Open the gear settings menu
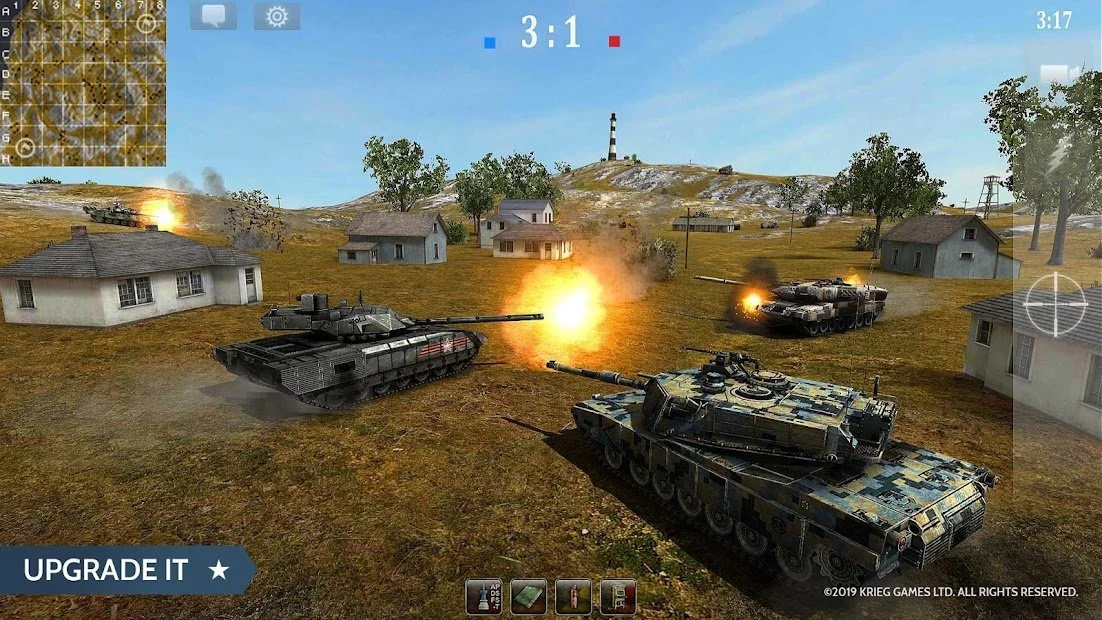The height and width of the screenshot is (620, 1102). [x=277, y=16]
